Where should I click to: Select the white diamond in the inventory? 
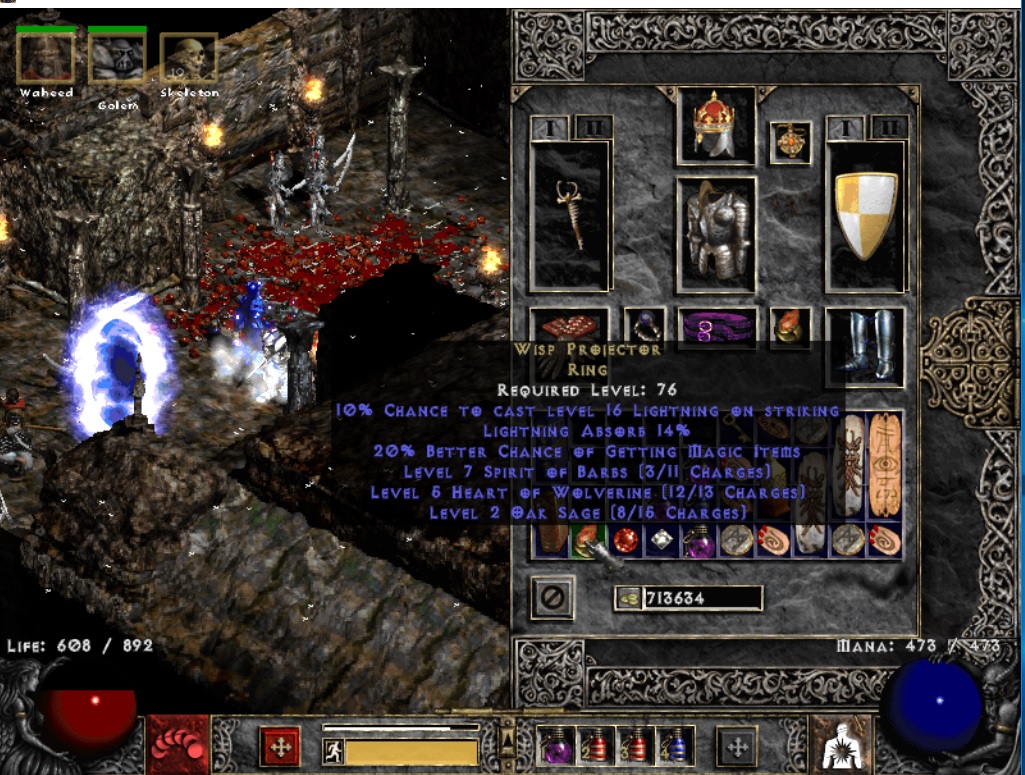661,541
